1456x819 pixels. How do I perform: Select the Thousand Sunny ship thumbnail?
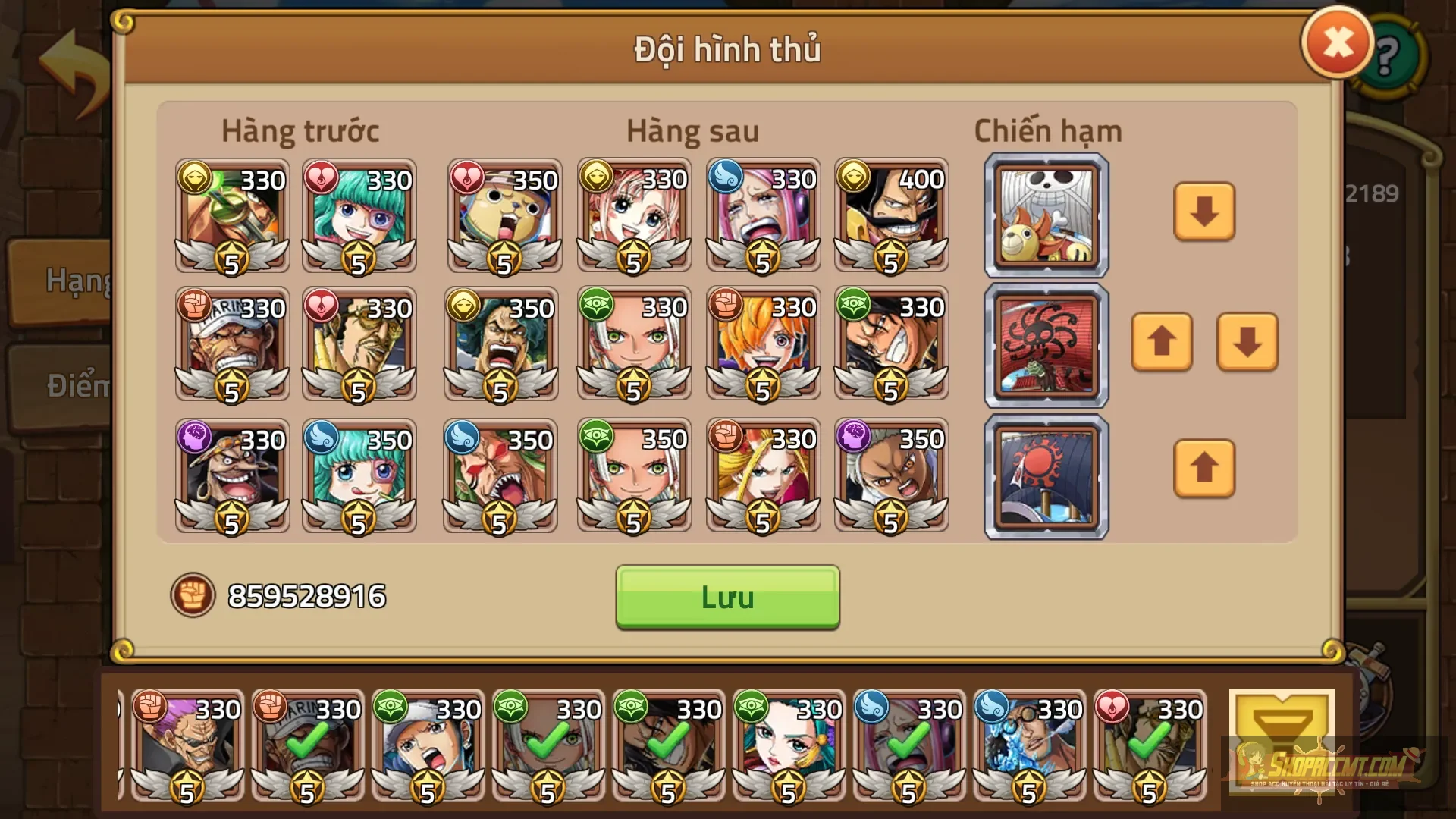(x=1045, y=214)
